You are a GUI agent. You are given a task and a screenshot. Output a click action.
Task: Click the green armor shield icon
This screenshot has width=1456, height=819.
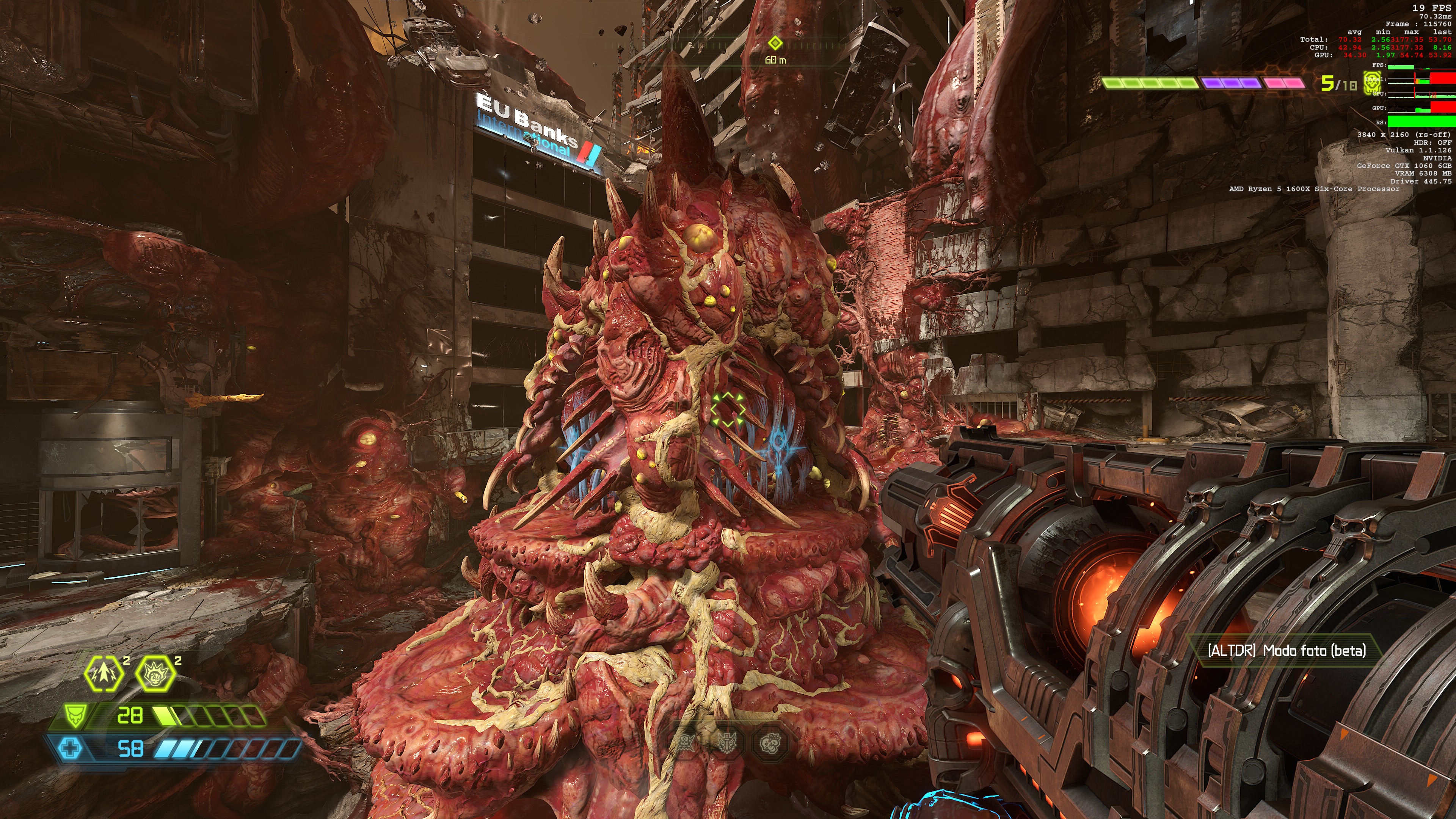click(x=75, y=716)
